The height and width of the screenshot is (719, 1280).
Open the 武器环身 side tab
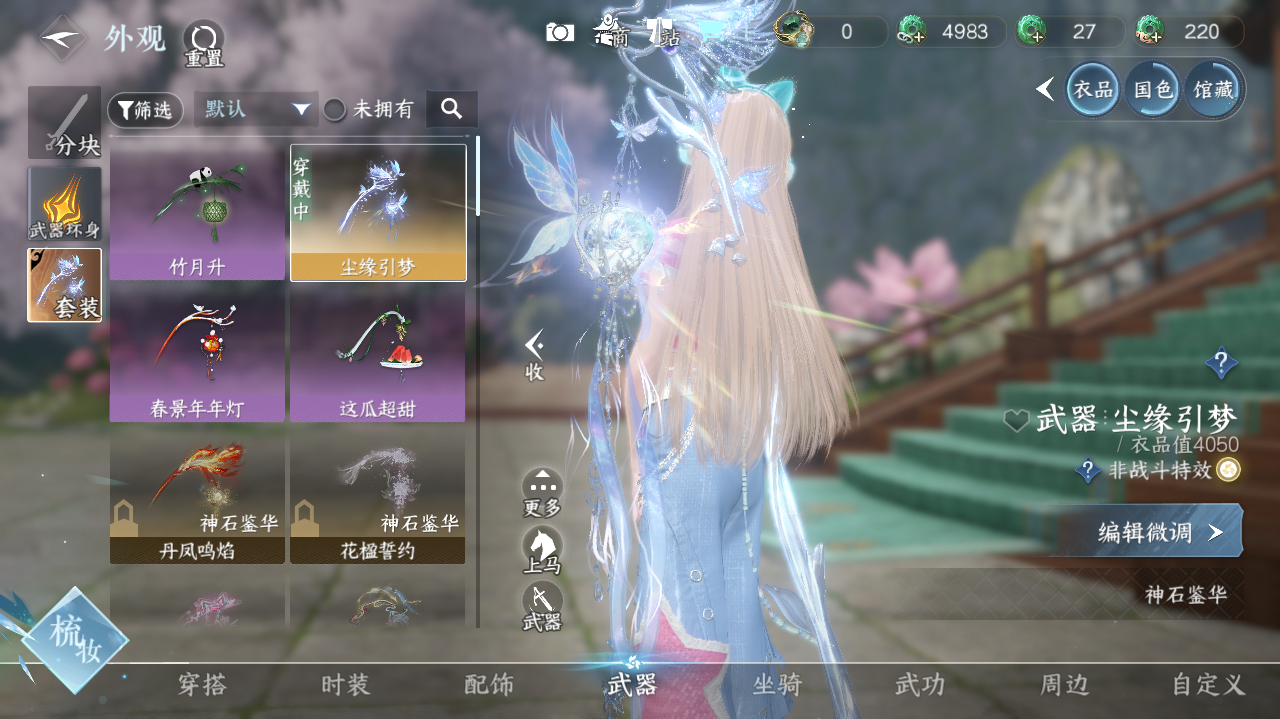(65, 204)
